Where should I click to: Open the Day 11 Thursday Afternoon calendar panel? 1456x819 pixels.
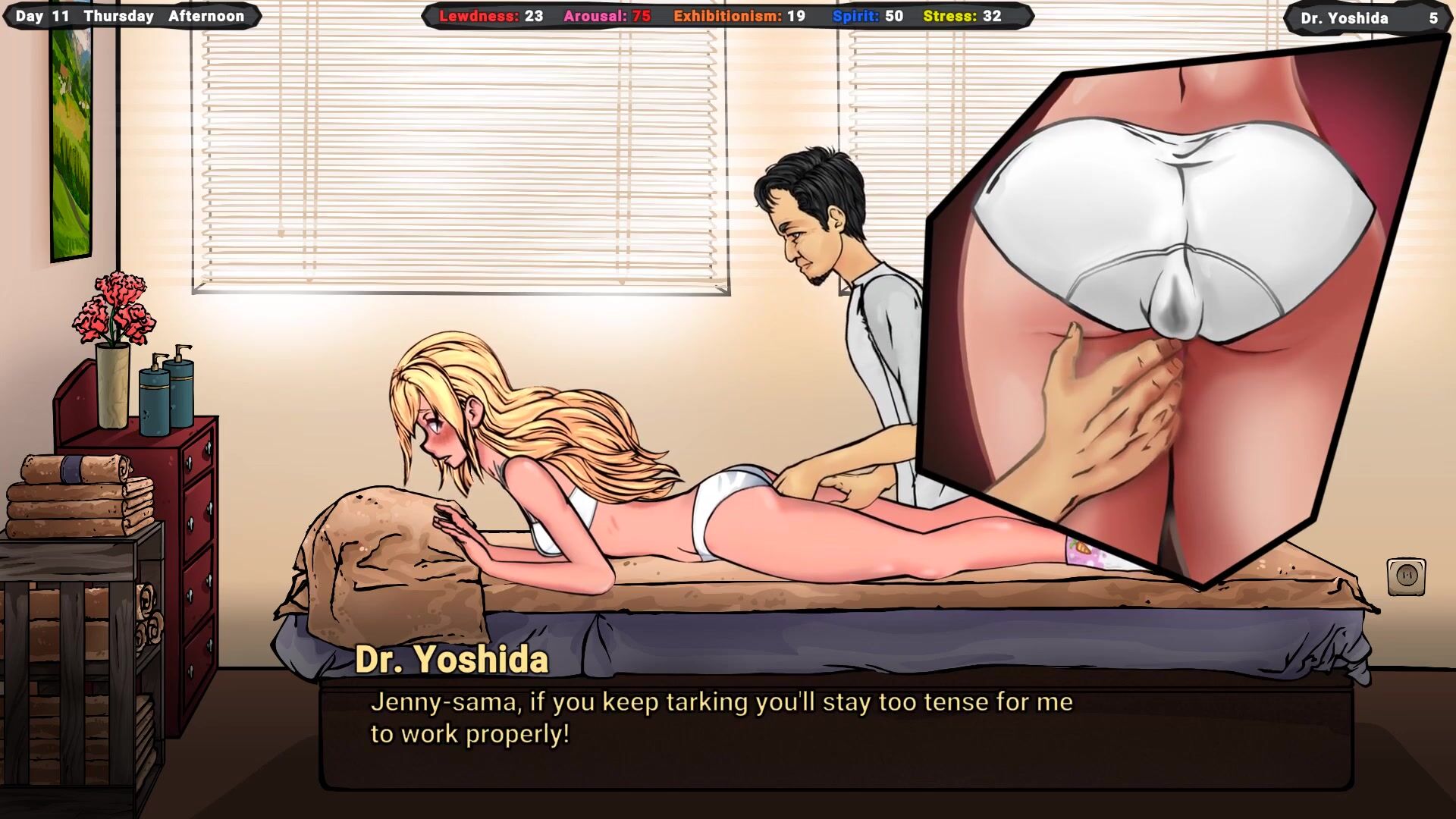130,16
